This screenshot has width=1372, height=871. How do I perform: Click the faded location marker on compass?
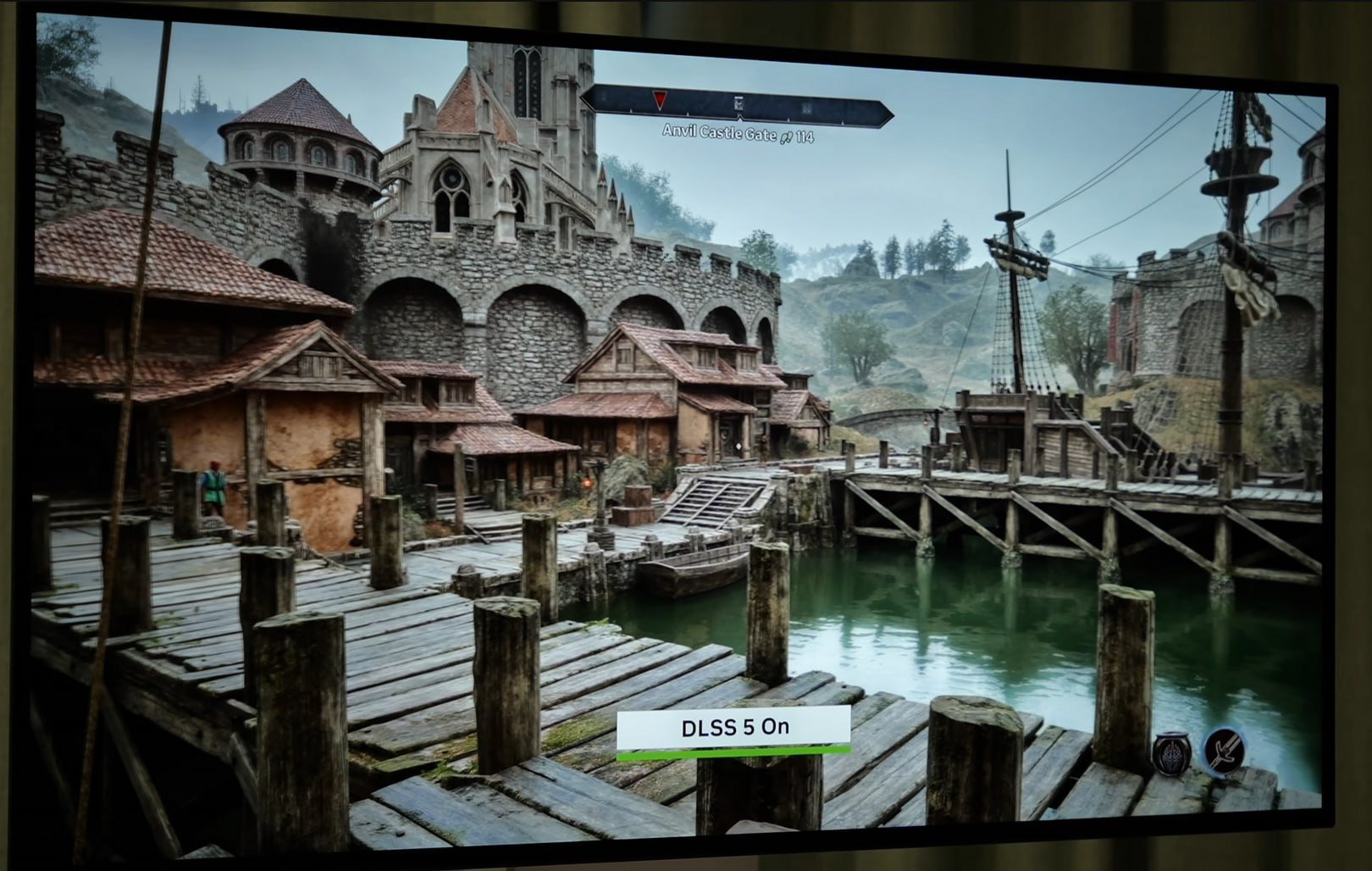click(806, 108)
